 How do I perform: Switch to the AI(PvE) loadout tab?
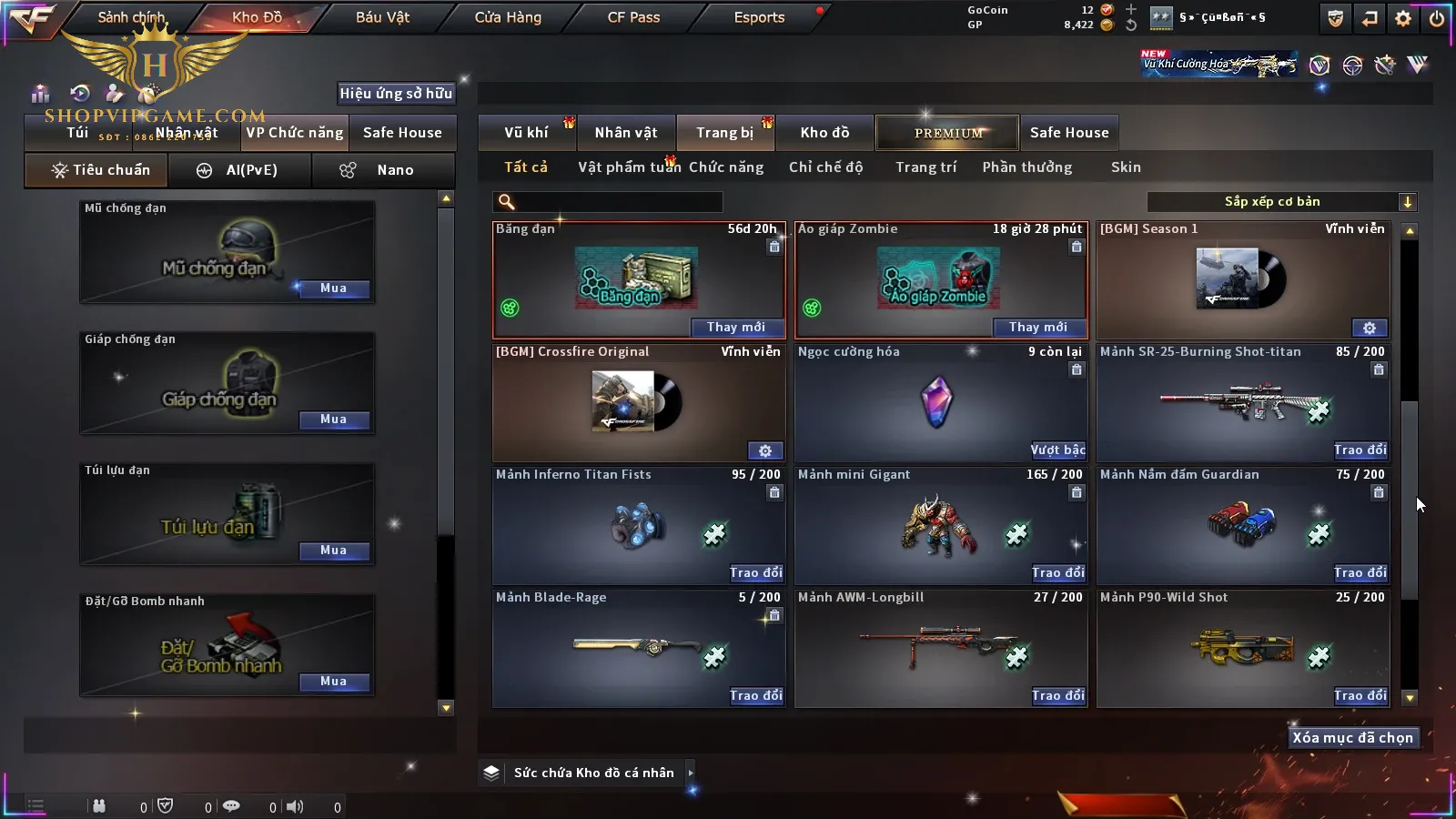240,170
